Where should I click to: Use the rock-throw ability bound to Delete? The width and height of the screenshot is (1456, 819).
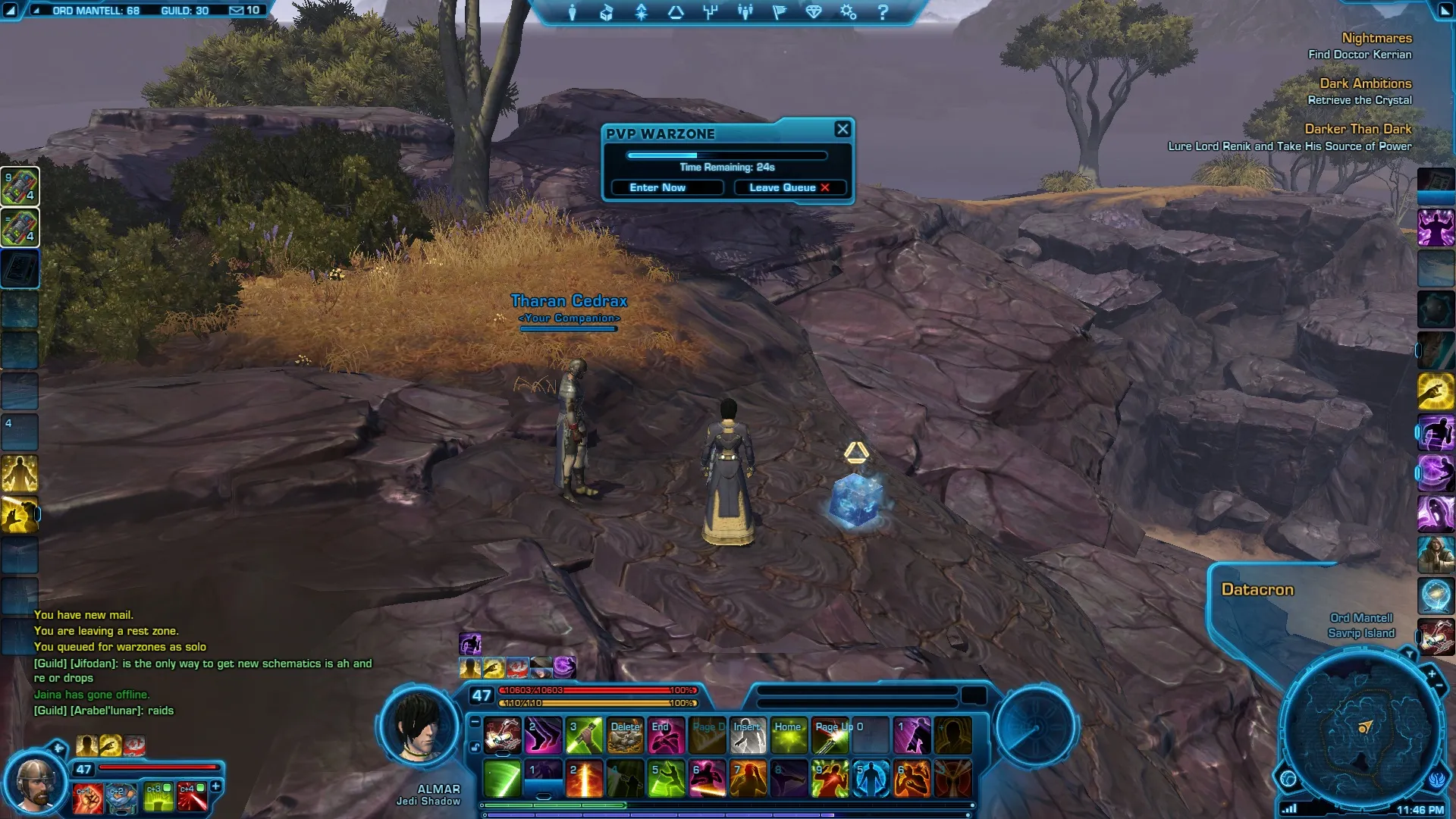[626, 736]
